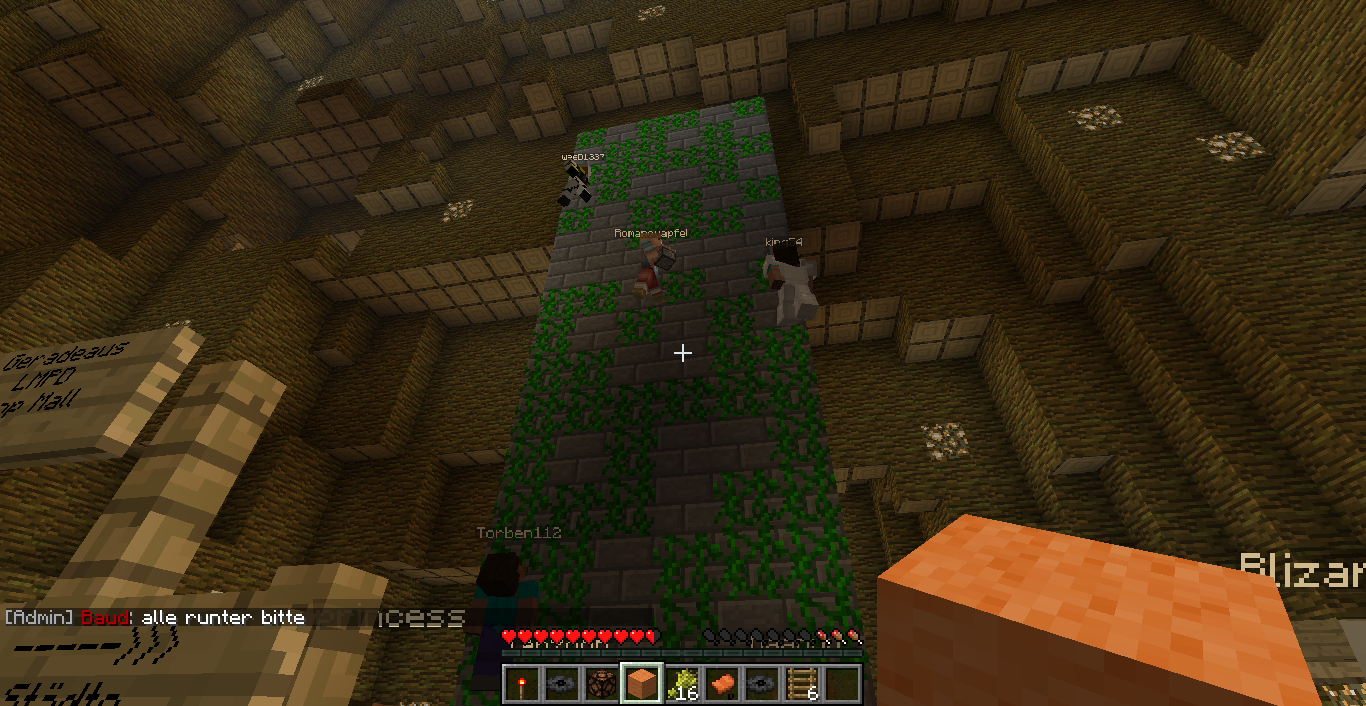Switch to the ladder stack of 6

(801, 684)
